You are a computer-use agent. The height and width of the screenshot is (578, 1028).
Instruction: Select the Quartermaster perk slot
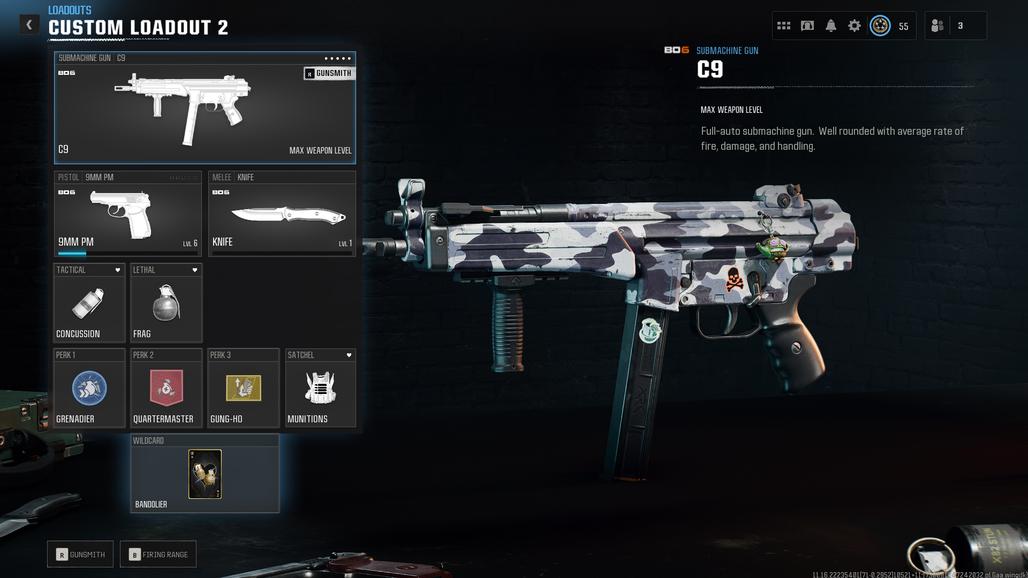click(166, 388)
